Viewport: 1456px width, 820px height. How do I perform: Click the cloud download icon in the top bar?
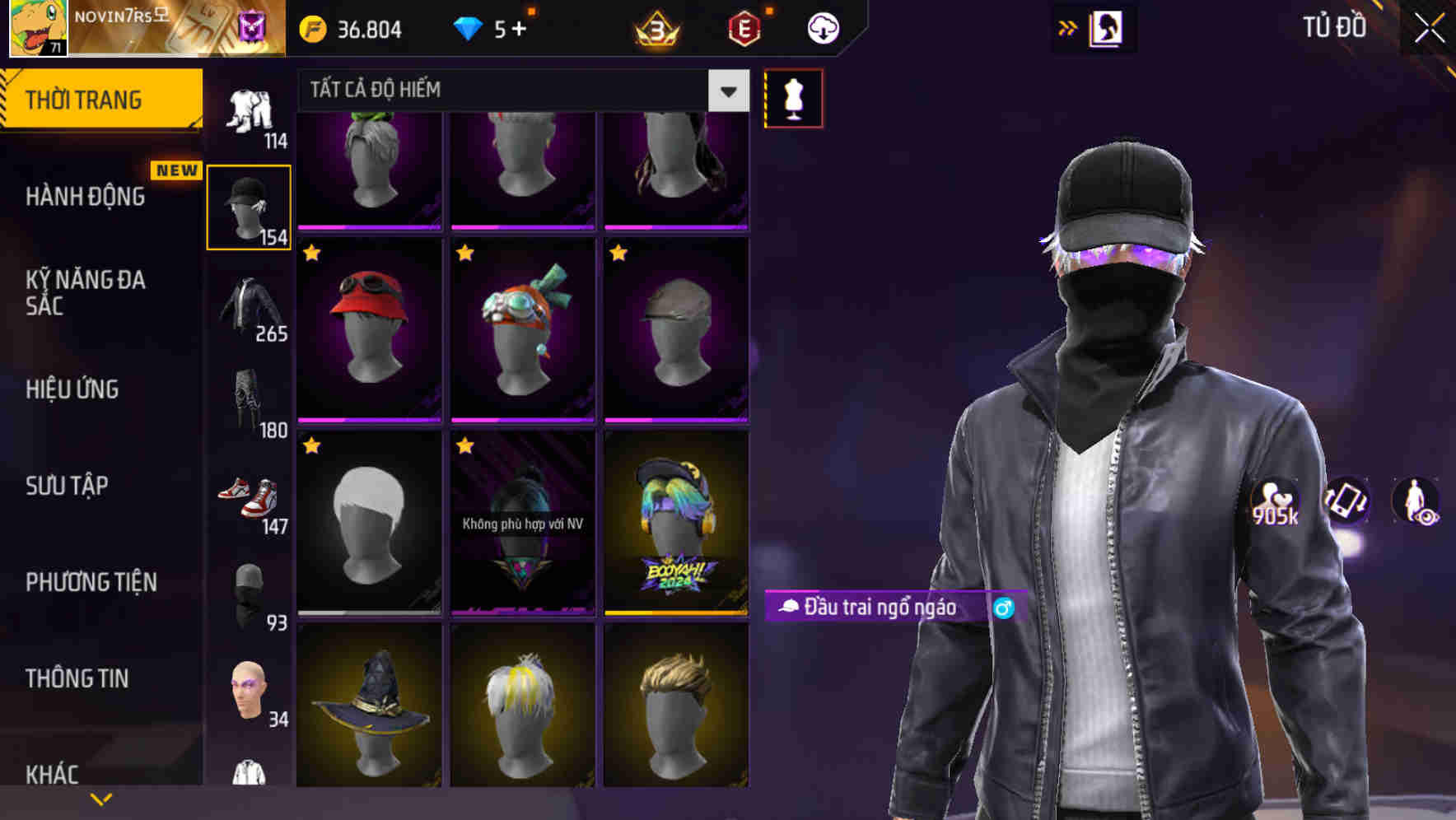click(x=823, y=27)
